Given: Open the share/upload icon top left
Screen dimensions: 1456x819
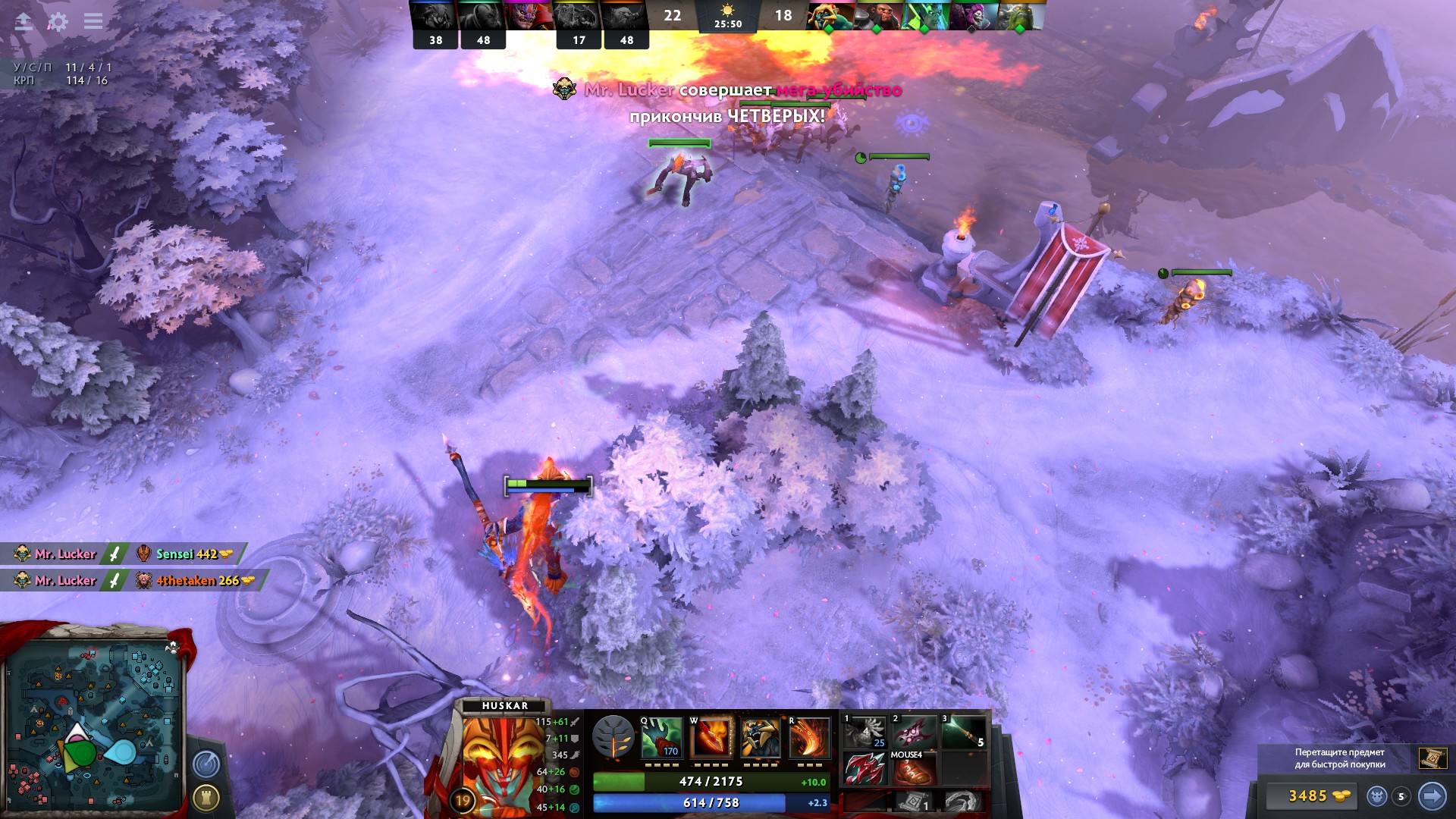Looking at the screenshot, I should pos(23,22).
